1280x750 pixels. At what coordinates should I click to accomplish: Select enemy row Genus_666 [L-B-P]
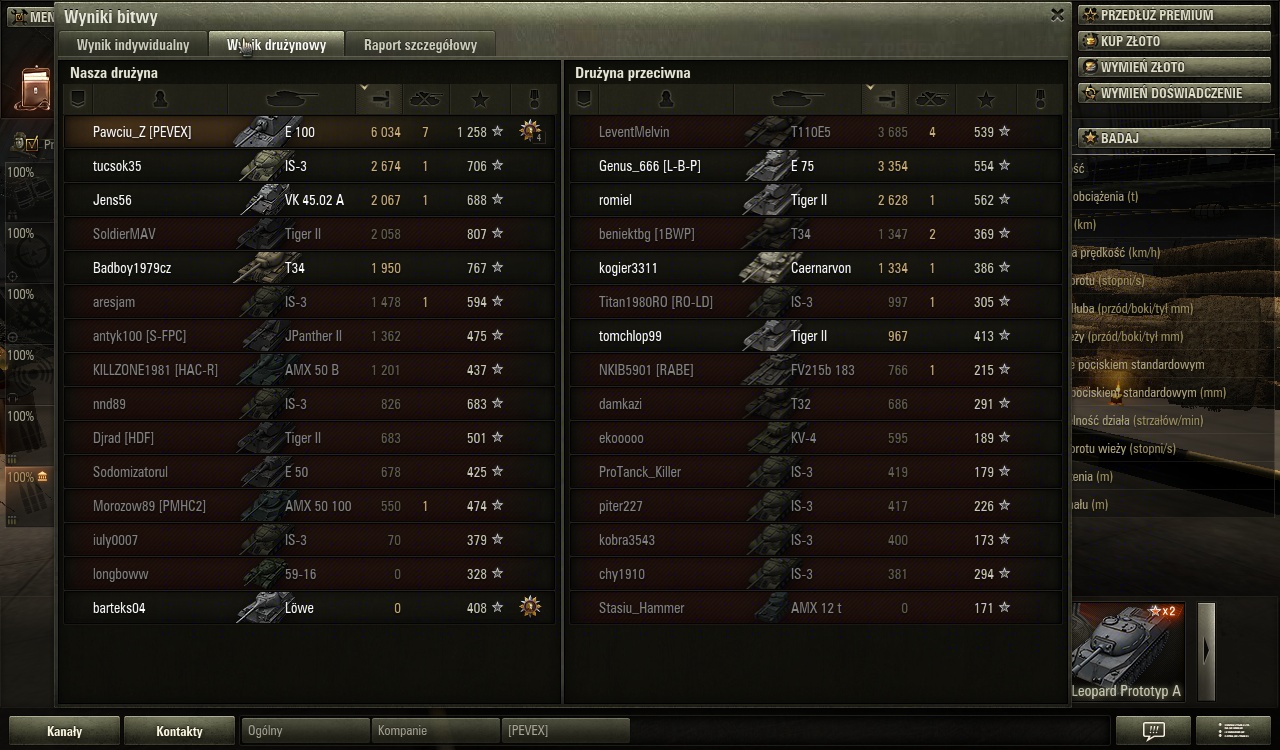815,166
